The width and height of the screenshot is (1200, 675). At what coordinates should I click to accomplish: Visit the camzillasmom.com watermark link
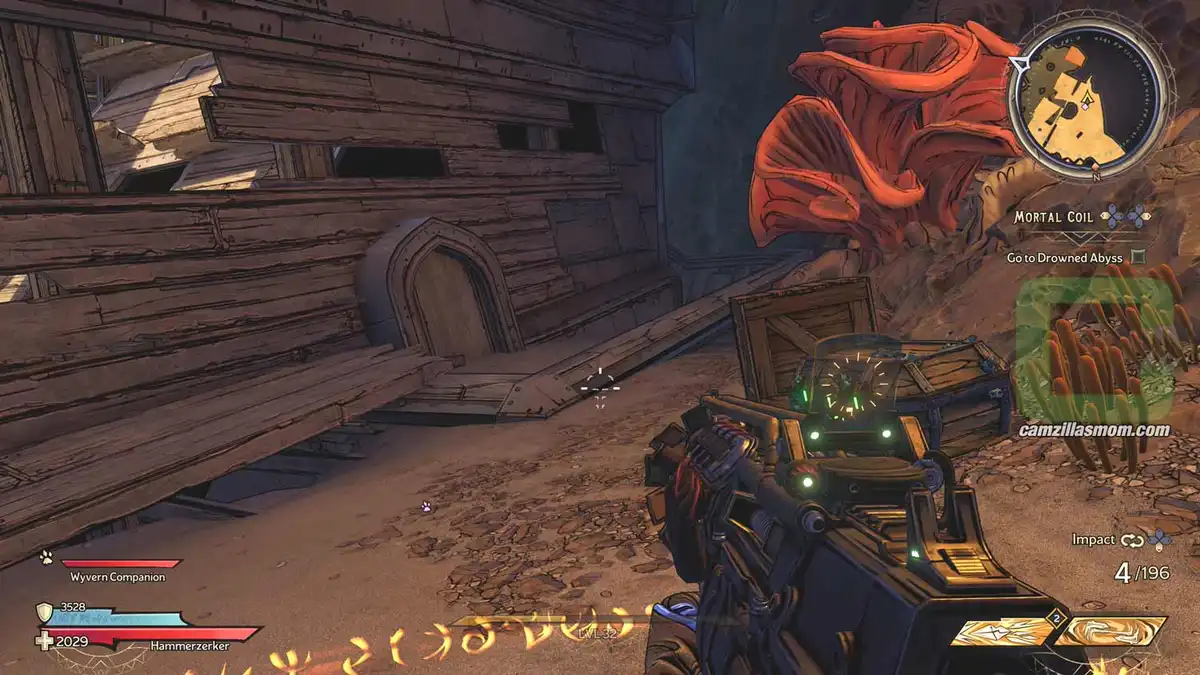point(1094,430)
